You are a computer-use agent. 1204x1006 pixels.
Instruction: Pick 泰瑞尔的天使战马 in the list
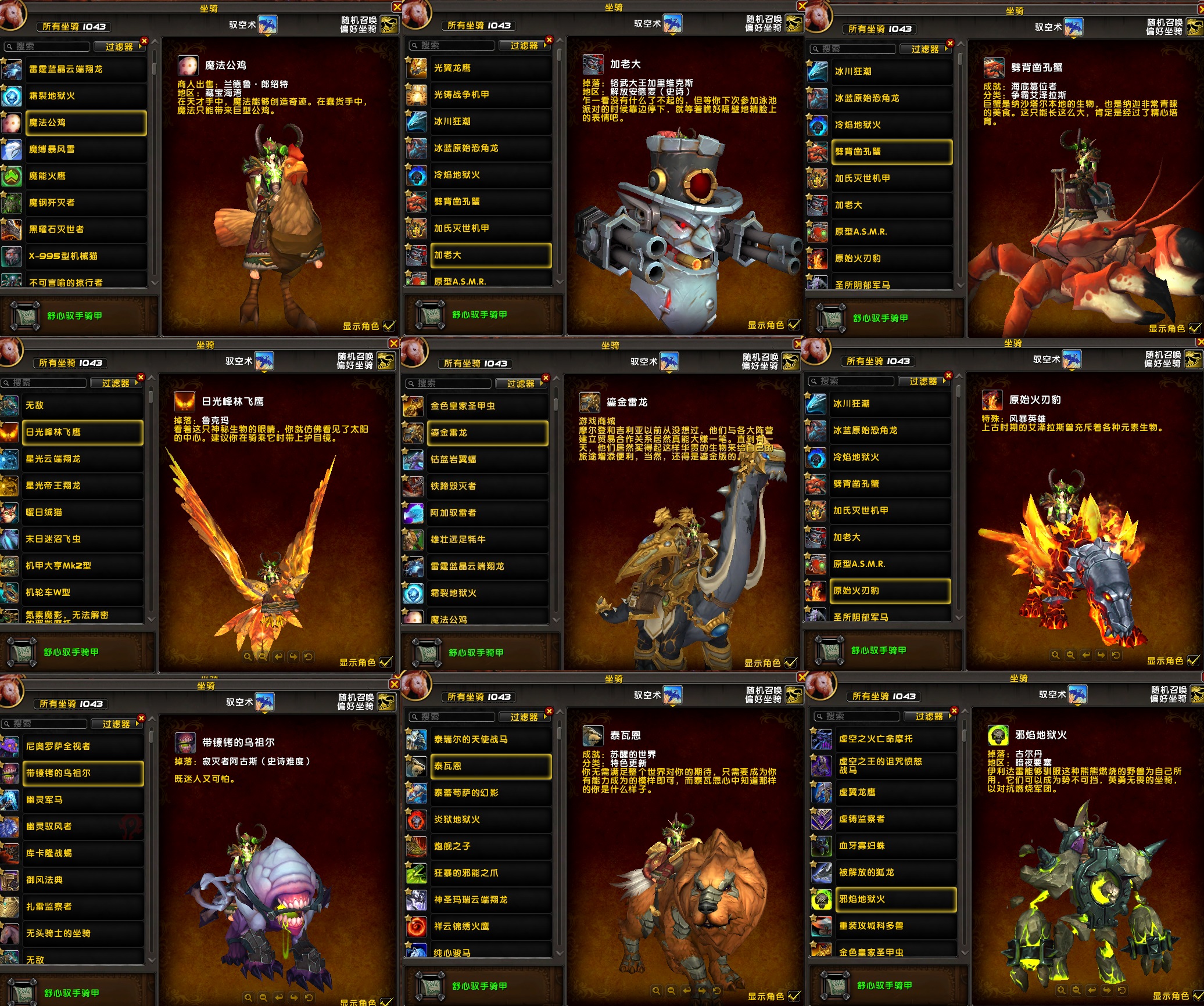coord(490,739)
